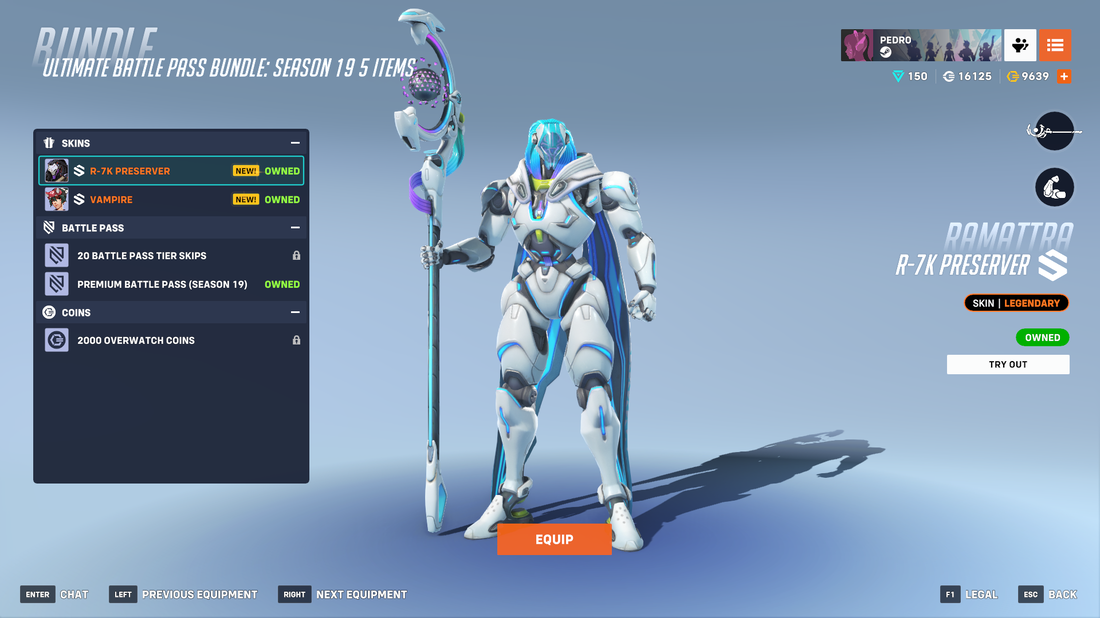Select the Vampire skin row
Viewport: 1100px width, 618px height.
pos(171,200)
